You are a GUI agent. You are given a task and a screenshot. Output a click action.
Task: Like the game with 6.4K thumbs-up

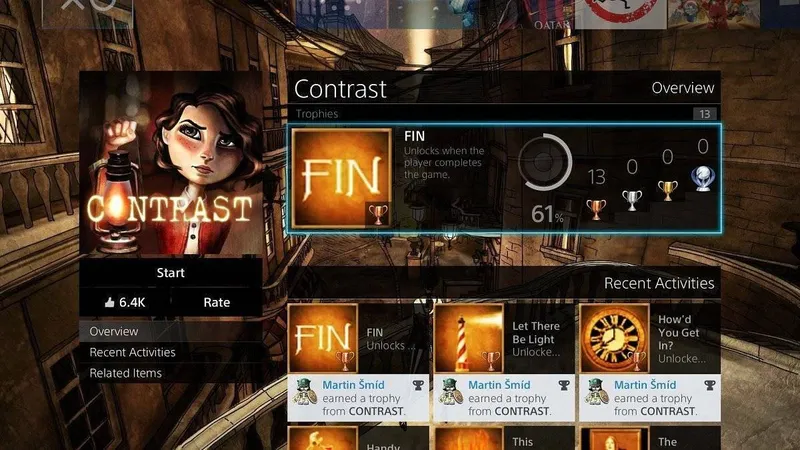pyautogui.click(x=125, y=302)
